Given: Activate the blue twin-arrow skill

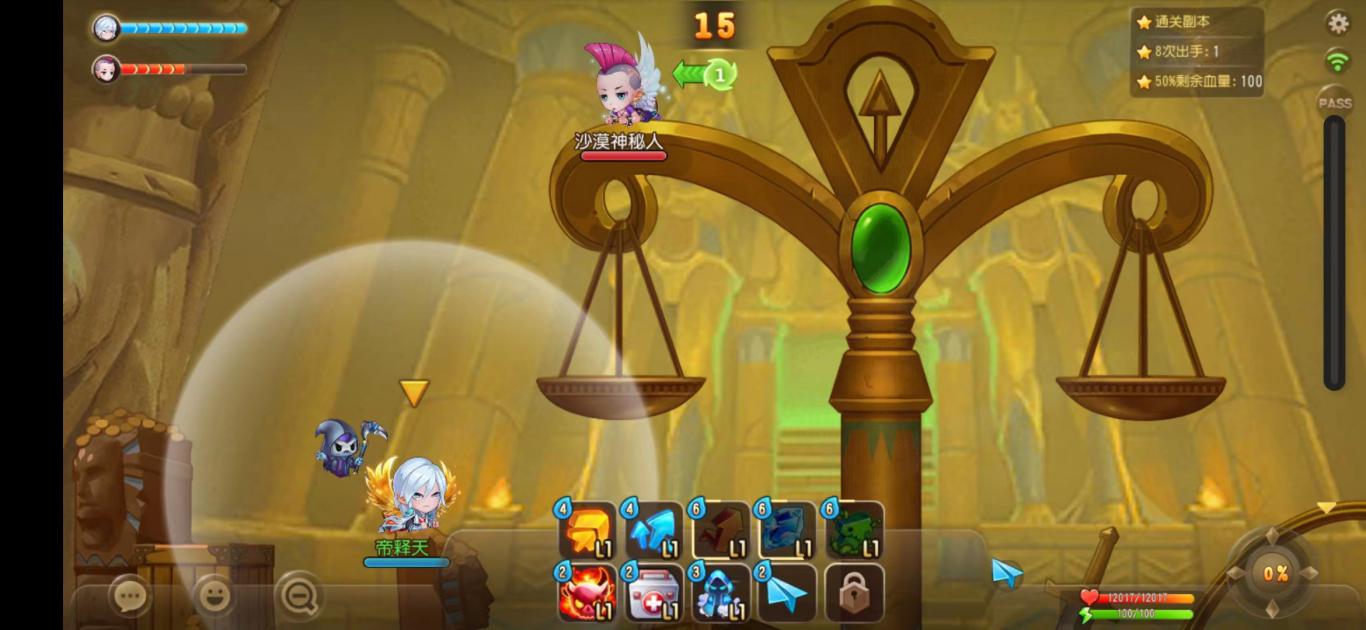Looking at the screenshot, I should pos(654,531).
